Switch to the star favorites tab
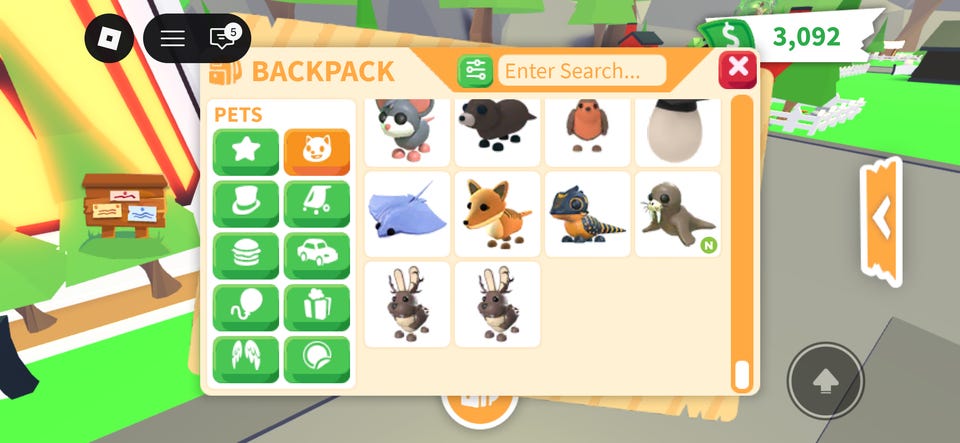 click(x=245, y=152)
